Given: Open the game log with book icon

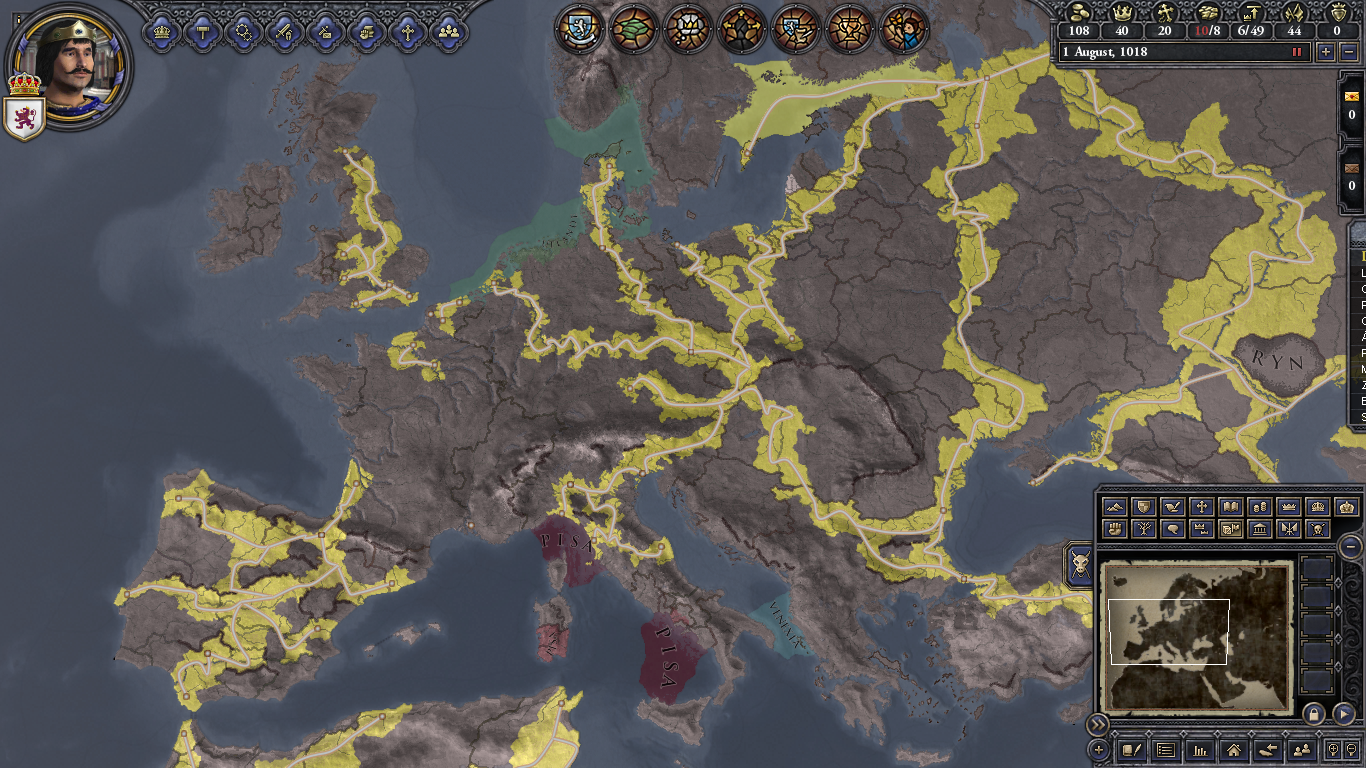Looking at the screenshot, I should (x=1131, y=751).
